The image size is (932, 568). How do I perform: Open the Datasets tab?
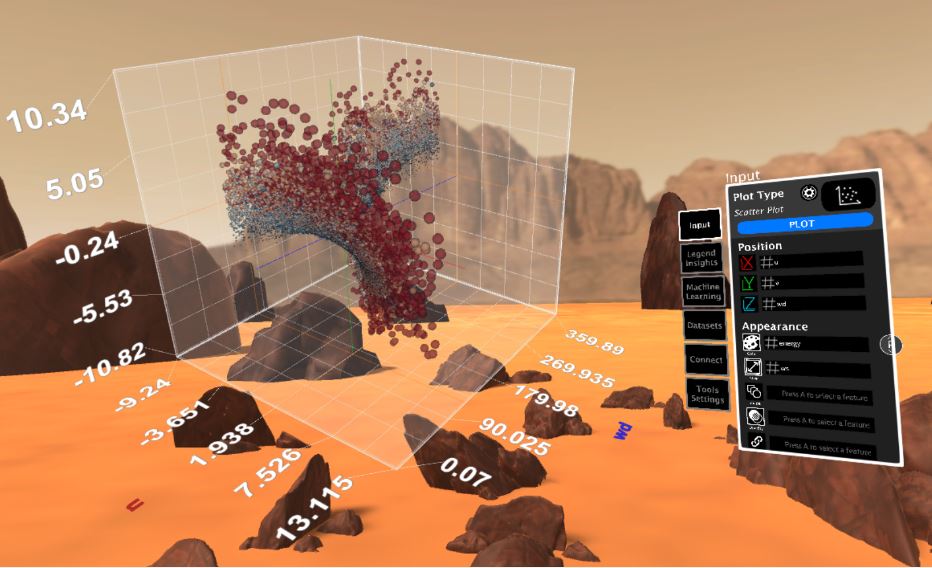click(703, 325)
